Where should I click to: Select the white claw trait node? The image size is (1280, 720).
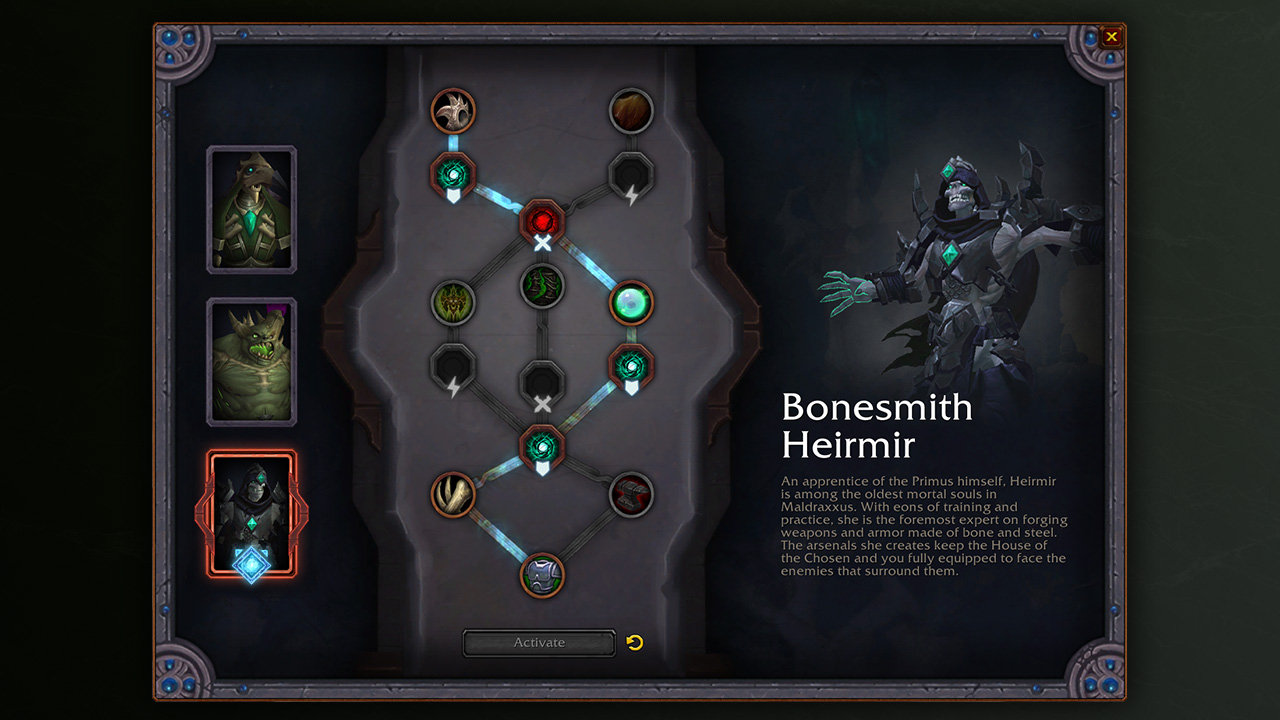click(x=453, y=110)
